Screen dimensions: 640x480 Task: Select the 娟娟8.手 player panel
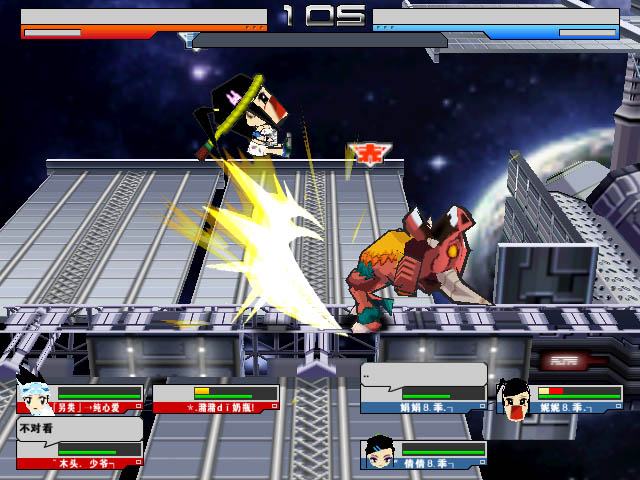(425, 399)
